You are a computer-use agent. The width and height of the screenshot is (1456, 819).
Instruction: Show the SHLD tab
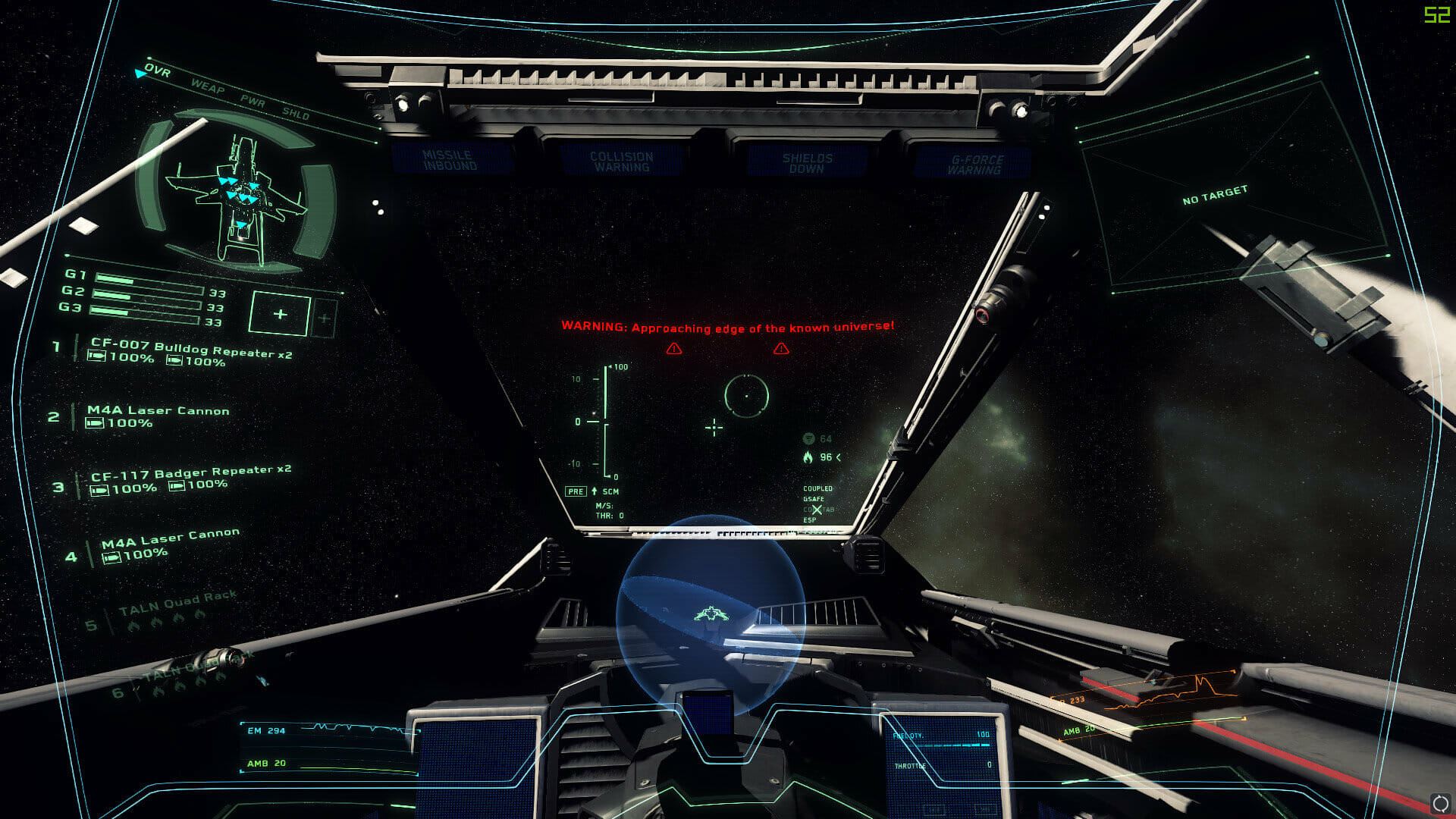(296, 115)
